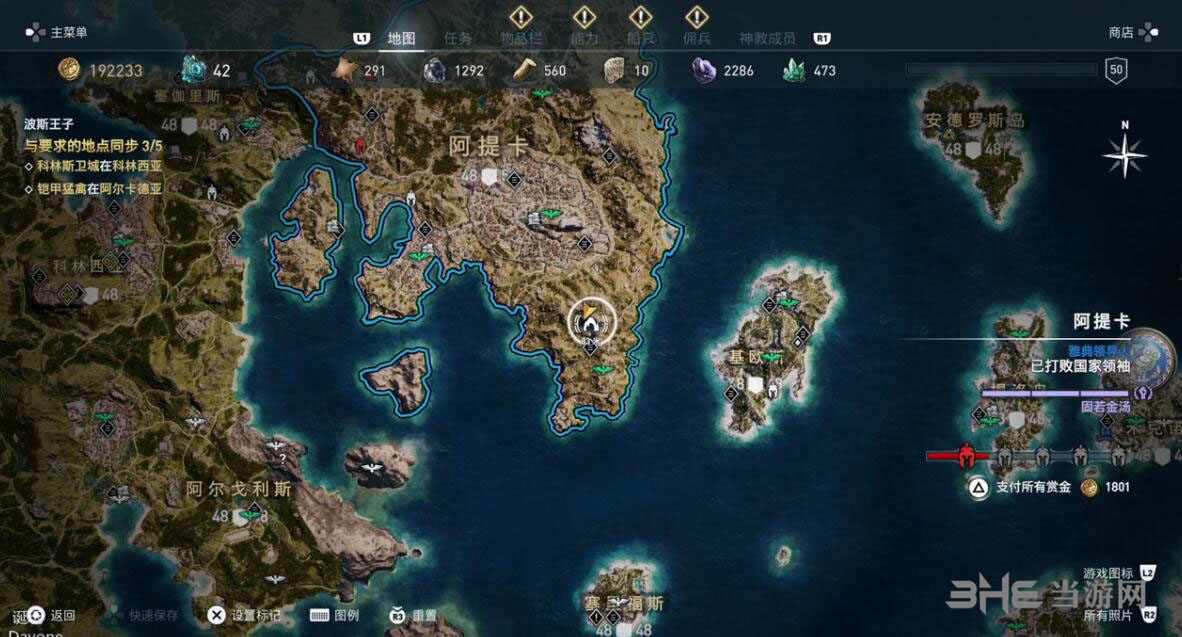Open the 主菜单 main menu
The height and width of the screenshot is (637, 1182).
coord(58,32)
